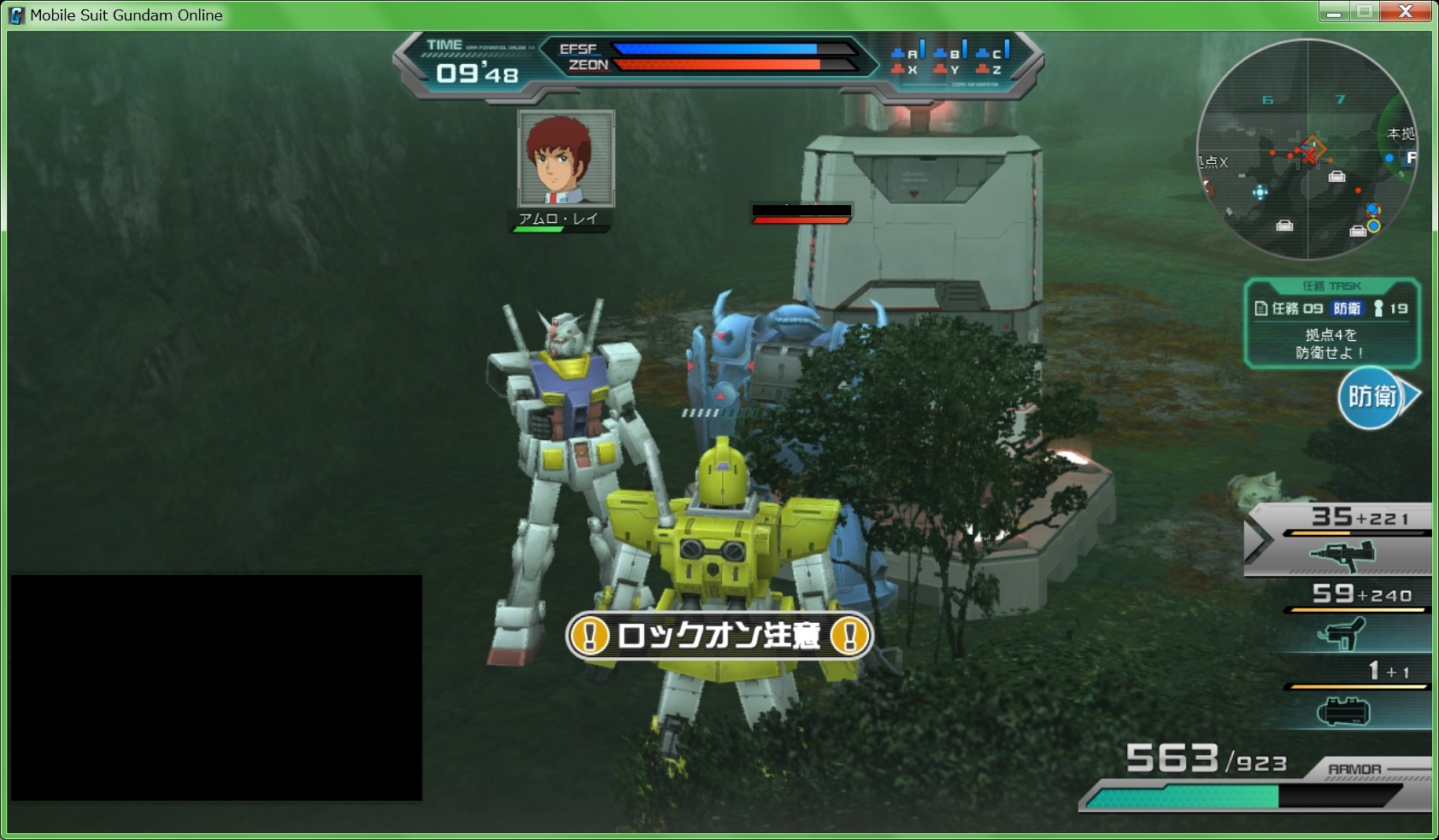Image resolution: width=1439 pixels, height=840 pixels.
Task: Select the machine gun weapon slot
Action: pos(1342,555)
